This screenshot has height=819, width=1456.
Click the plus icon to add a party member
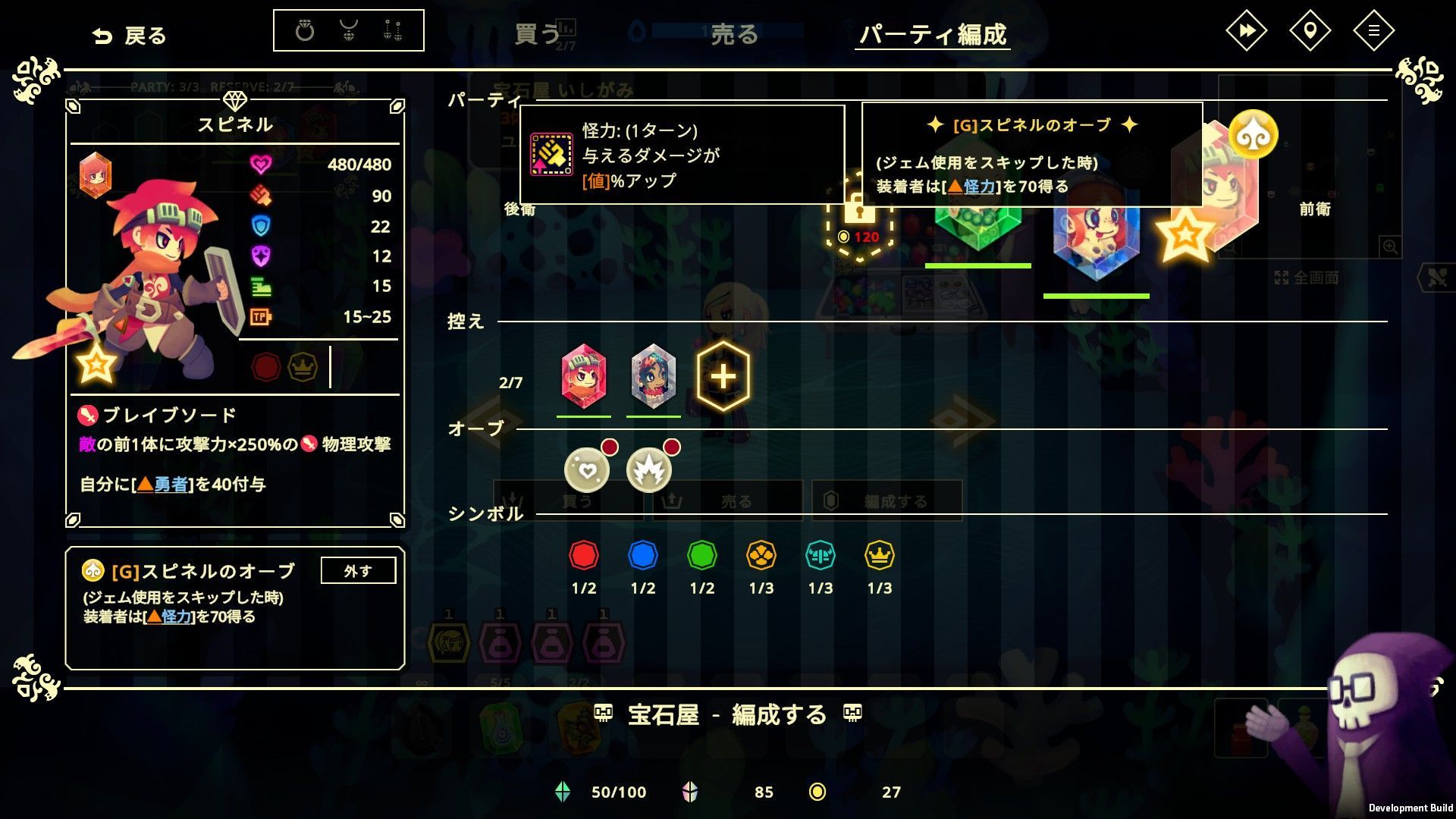(723, 374)
